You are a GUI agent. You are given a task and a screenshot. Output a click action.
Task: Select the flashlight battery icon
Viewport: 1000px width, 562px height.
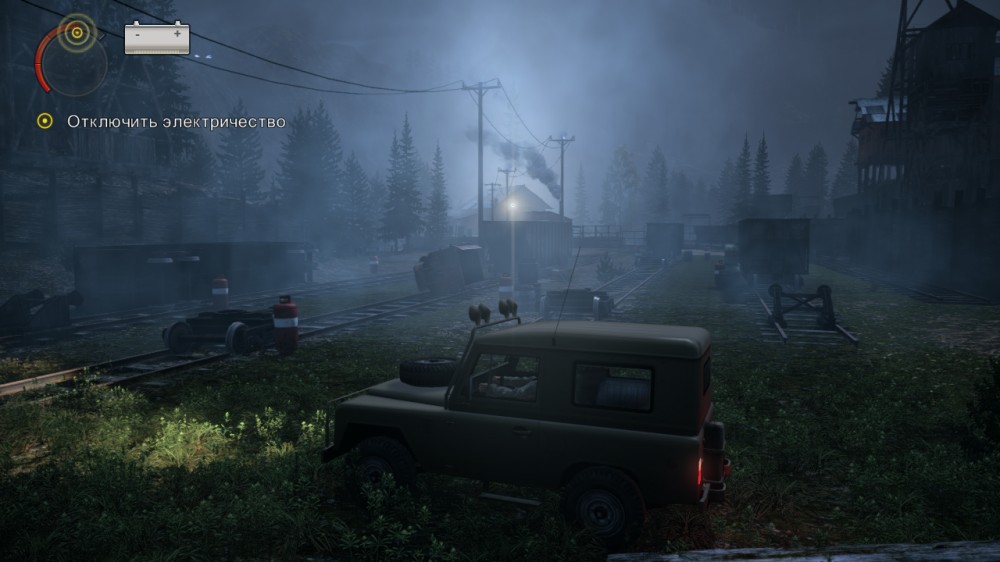pos(157,39)
